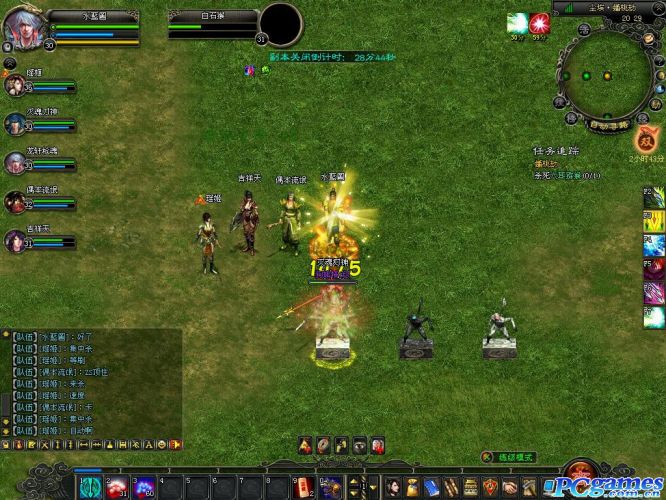The width and height of the screenshot is (666, 500).
Task: Click the red burst buff icon
Action: pyautogui.click(x=540, y=22)
